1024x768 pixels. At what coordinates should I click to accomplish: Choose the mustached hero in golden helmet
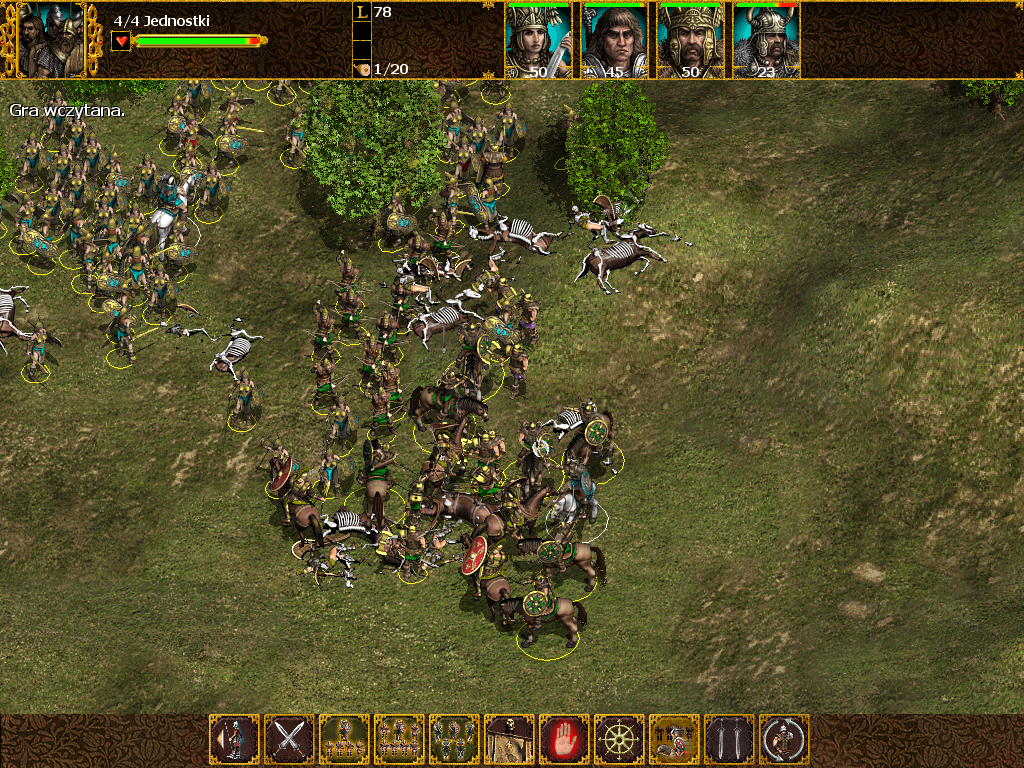pos(690,41)
